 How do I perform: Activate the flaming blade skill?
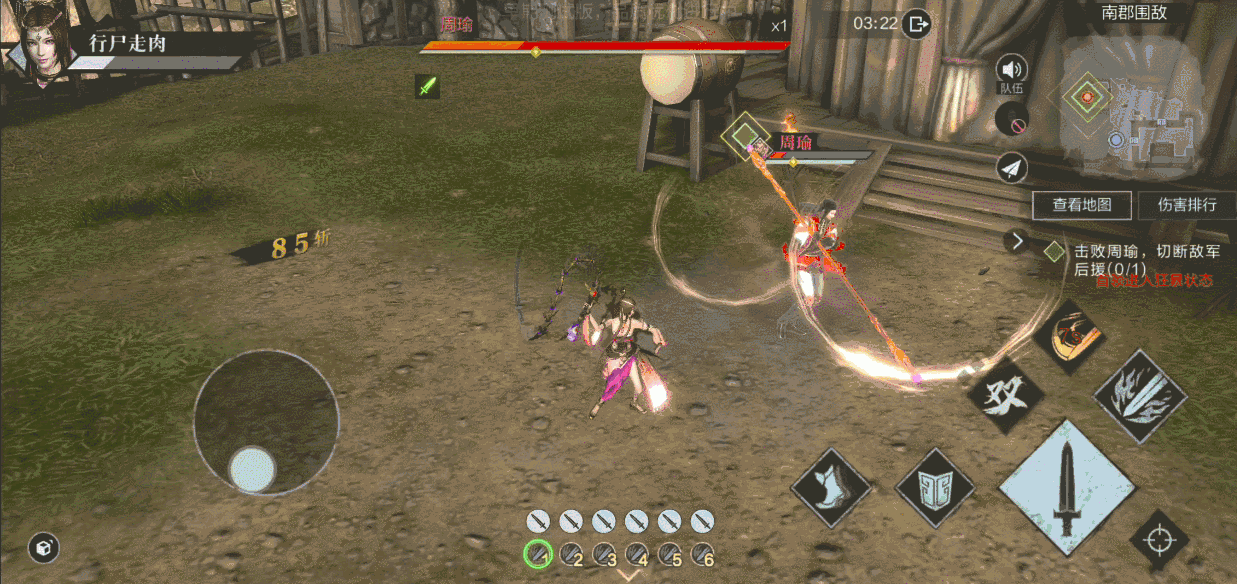pos(1140,396)
